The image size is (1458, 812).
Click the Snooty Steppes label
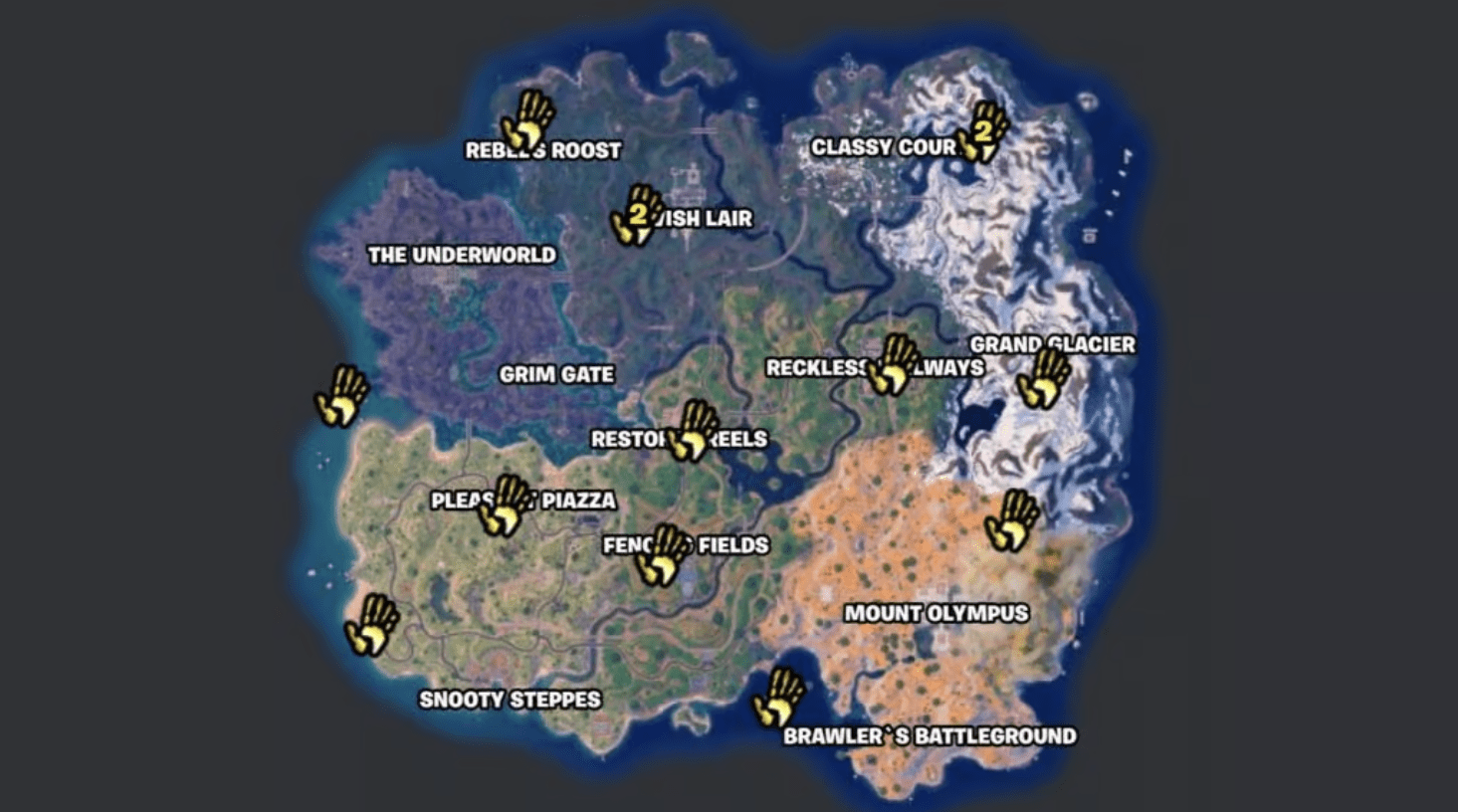pyautogui.click(x=510, y=700)
